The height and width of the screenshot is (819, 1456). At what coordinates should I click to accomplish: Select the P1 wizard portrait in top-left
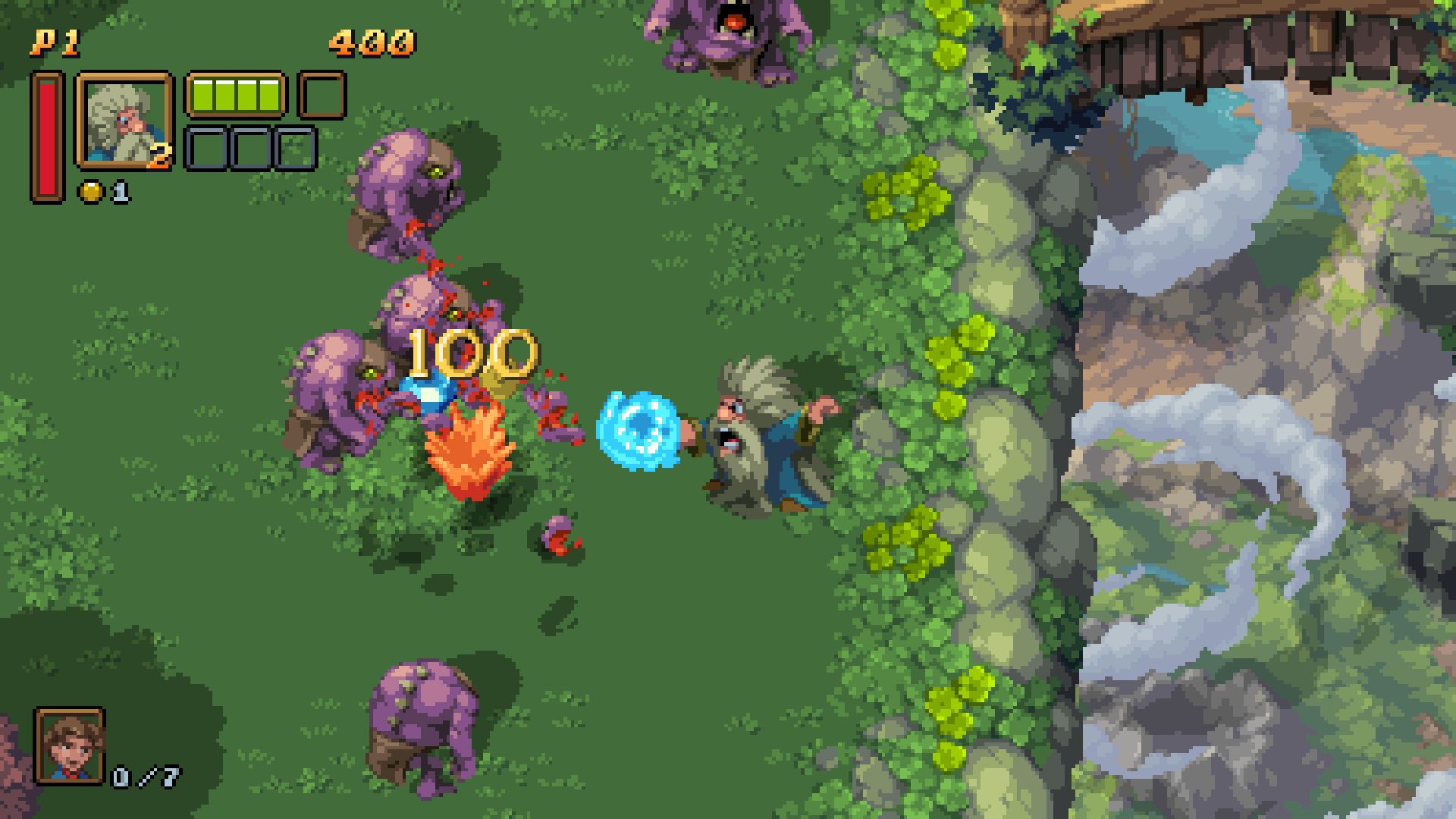pyautogui.click(x=124, y=118)
